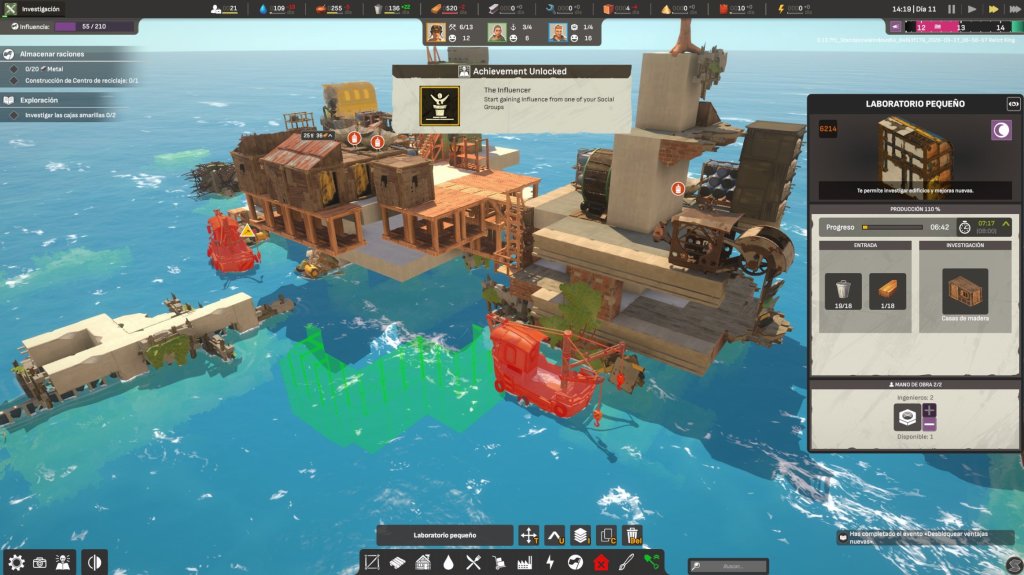Viewport: 1024px width, 575px height.
Task: Toggle the night mode moon icon
Action: tap(1000, 129)
